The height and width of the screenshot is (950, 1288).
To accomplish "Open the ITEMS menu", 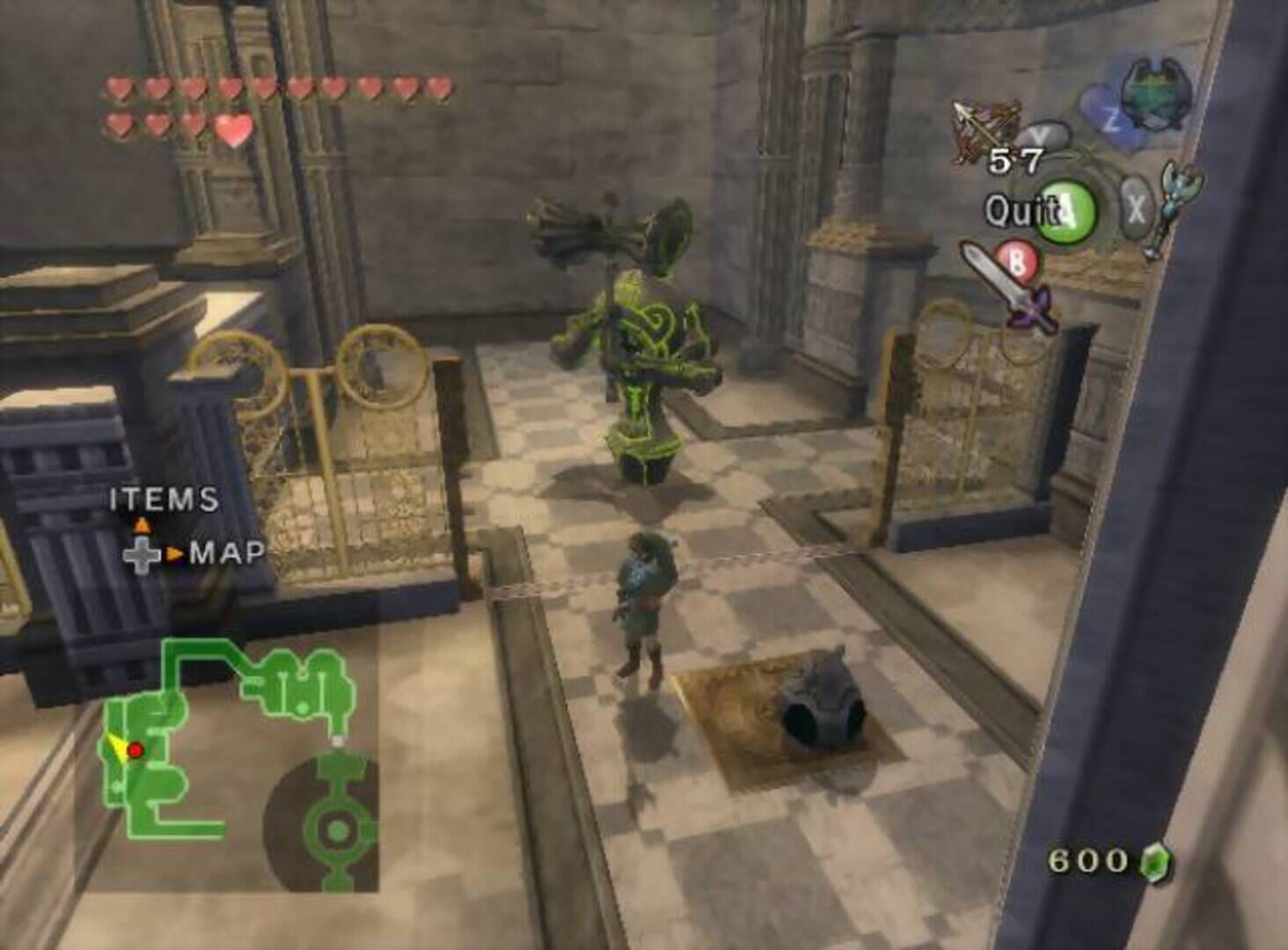I will (162, 500).
